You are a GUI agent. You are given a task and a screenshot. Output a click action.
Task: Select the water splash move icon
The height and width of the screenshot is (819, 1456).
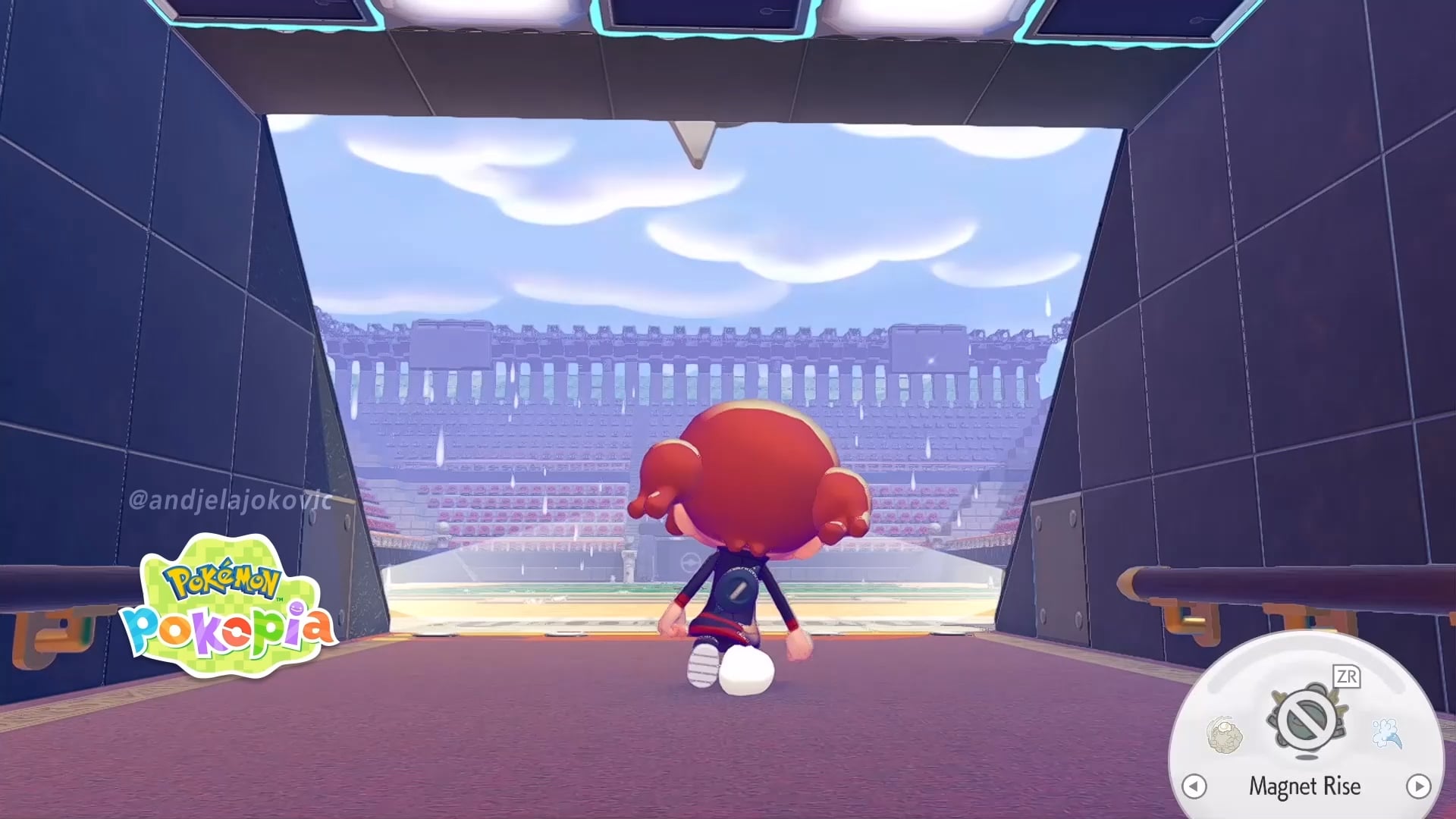1386,733
